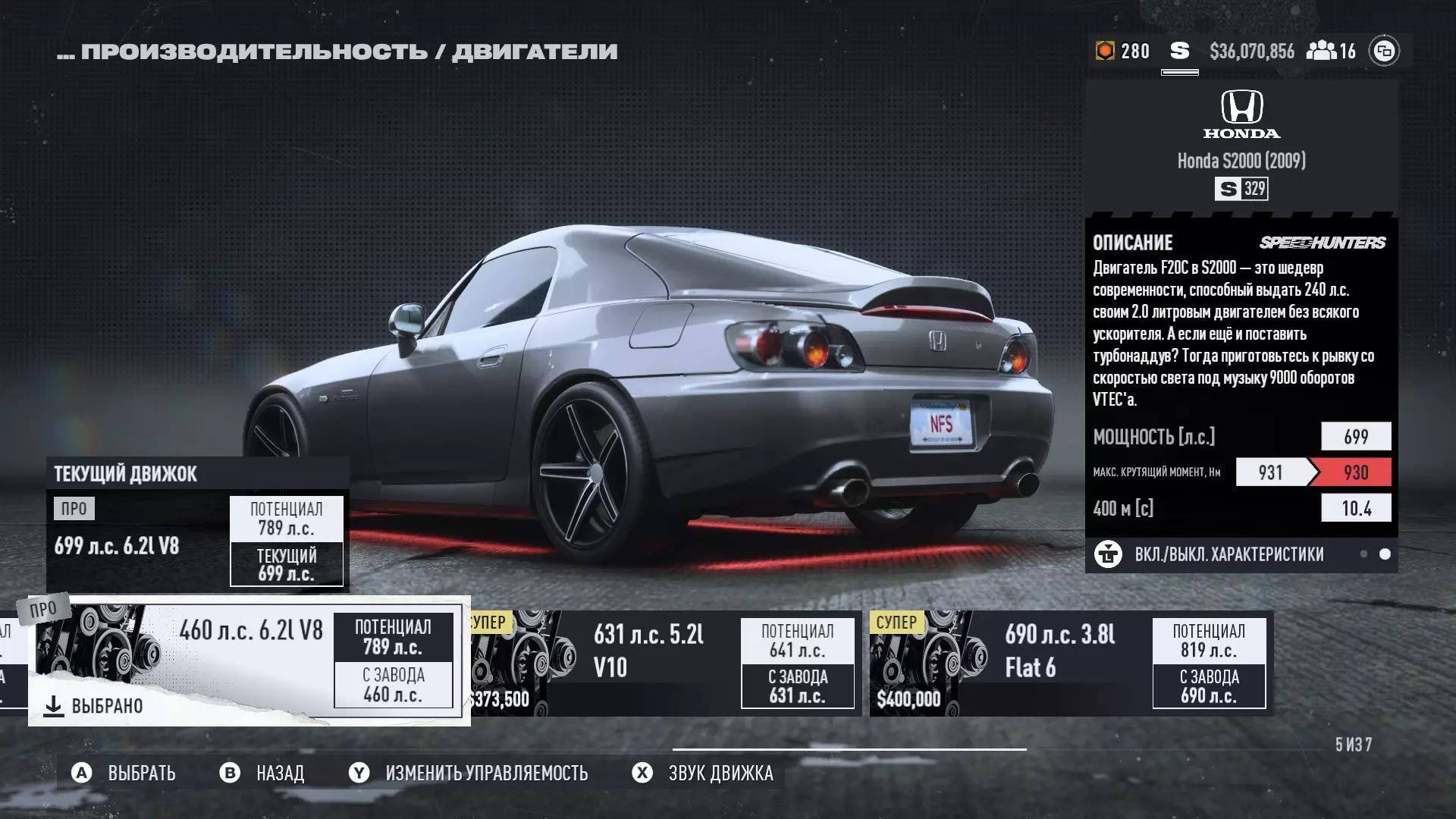Click the round icon beside the crew count
This screenshot has height=819, width=1456.
(x=1384, y=51)
